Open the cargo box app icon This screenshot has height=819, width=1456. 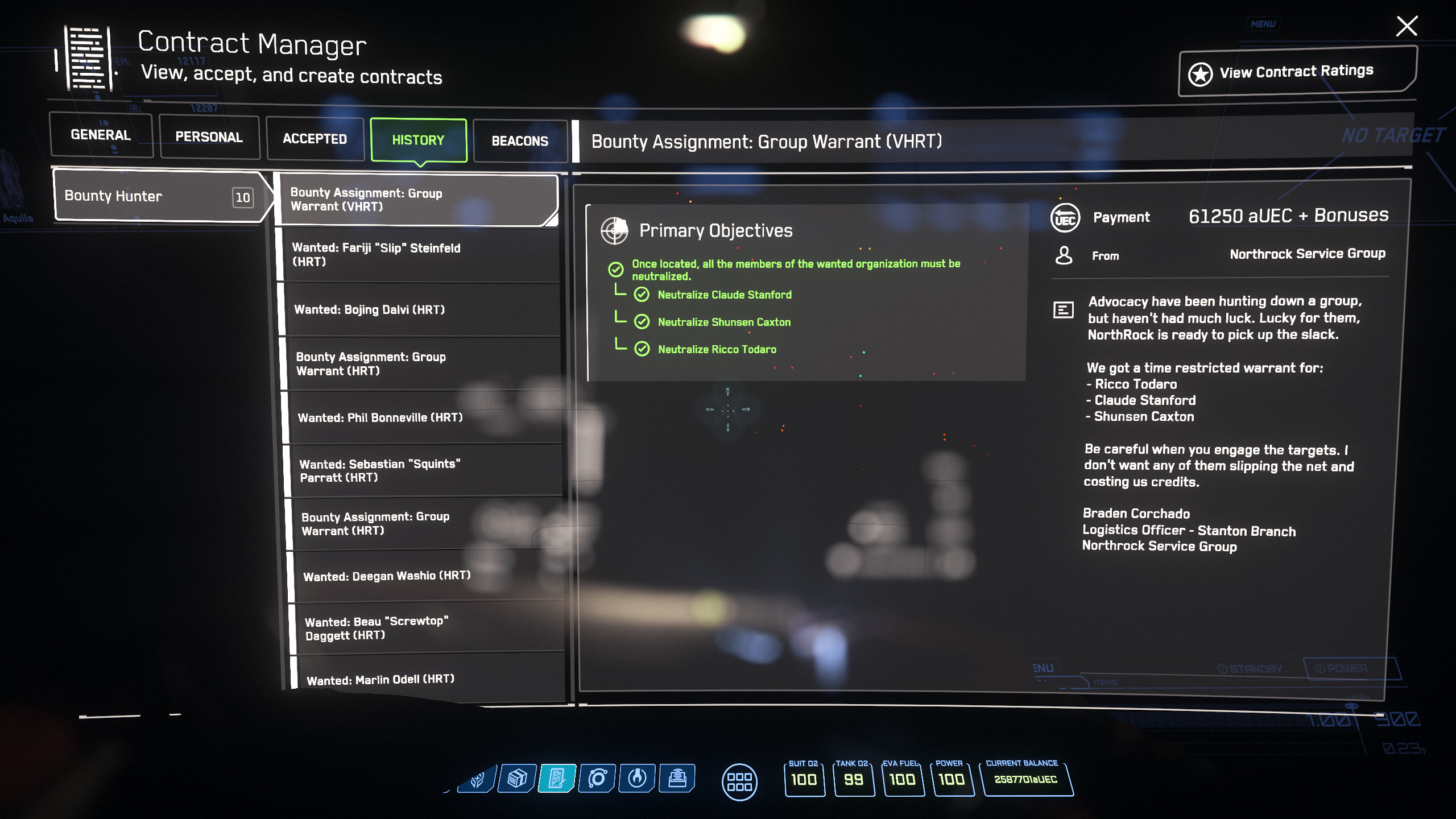click(x=517, y=778)
